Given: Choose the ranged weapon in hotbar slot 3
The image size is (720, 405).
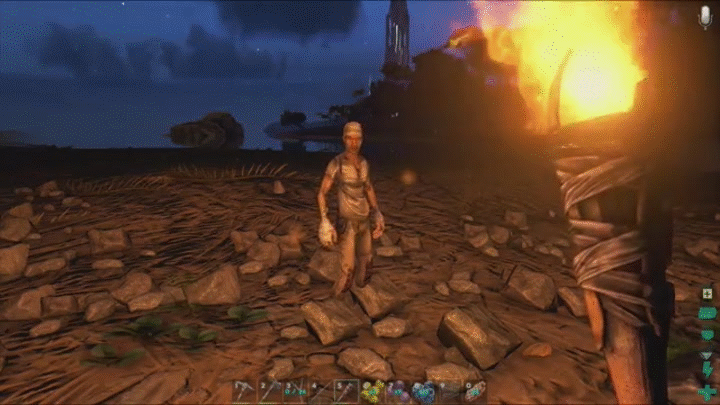Looking at the screenshot, I should click(295, 391).
